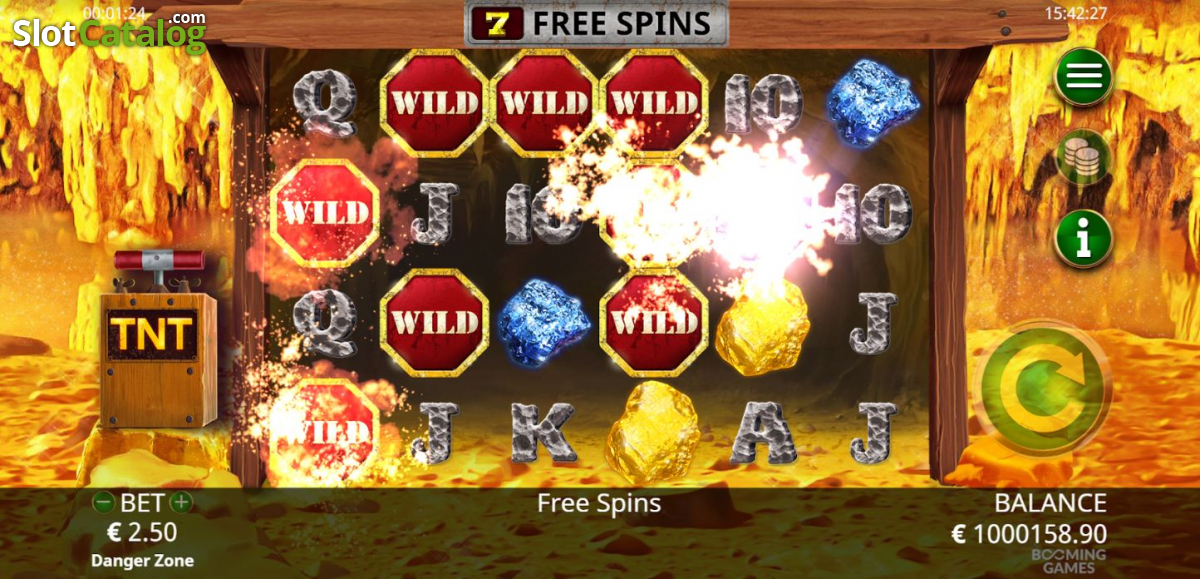Screen dimensions: 1200x579
Task: Increase the bet with the plus button
Action: (180, 503)
